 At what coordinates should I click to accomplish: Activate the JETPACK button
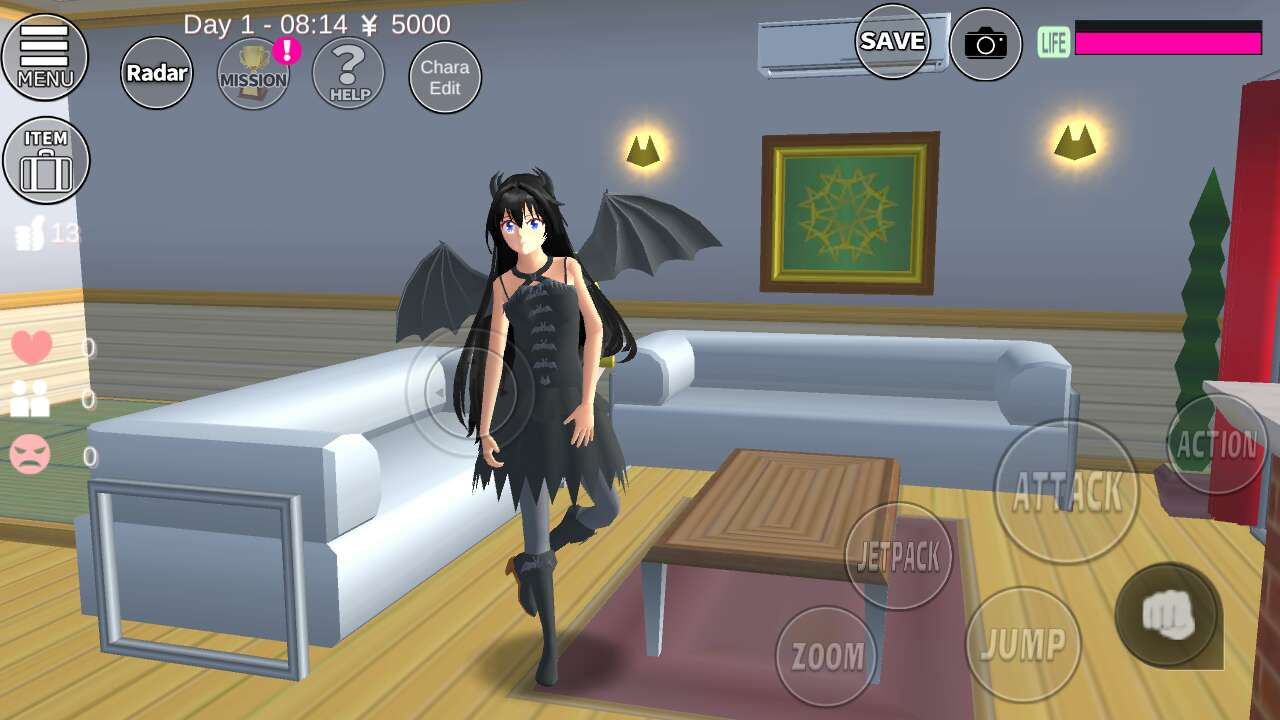click(x=898, y=556)
